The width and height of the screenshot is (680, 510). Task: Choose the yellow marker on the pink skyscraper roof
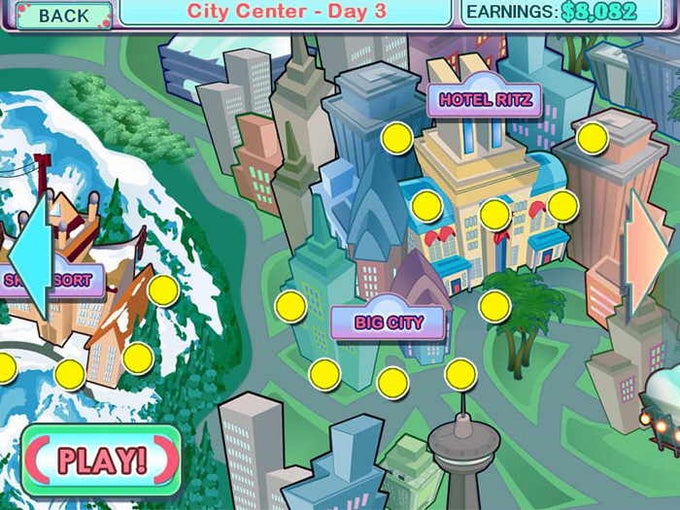592,138
